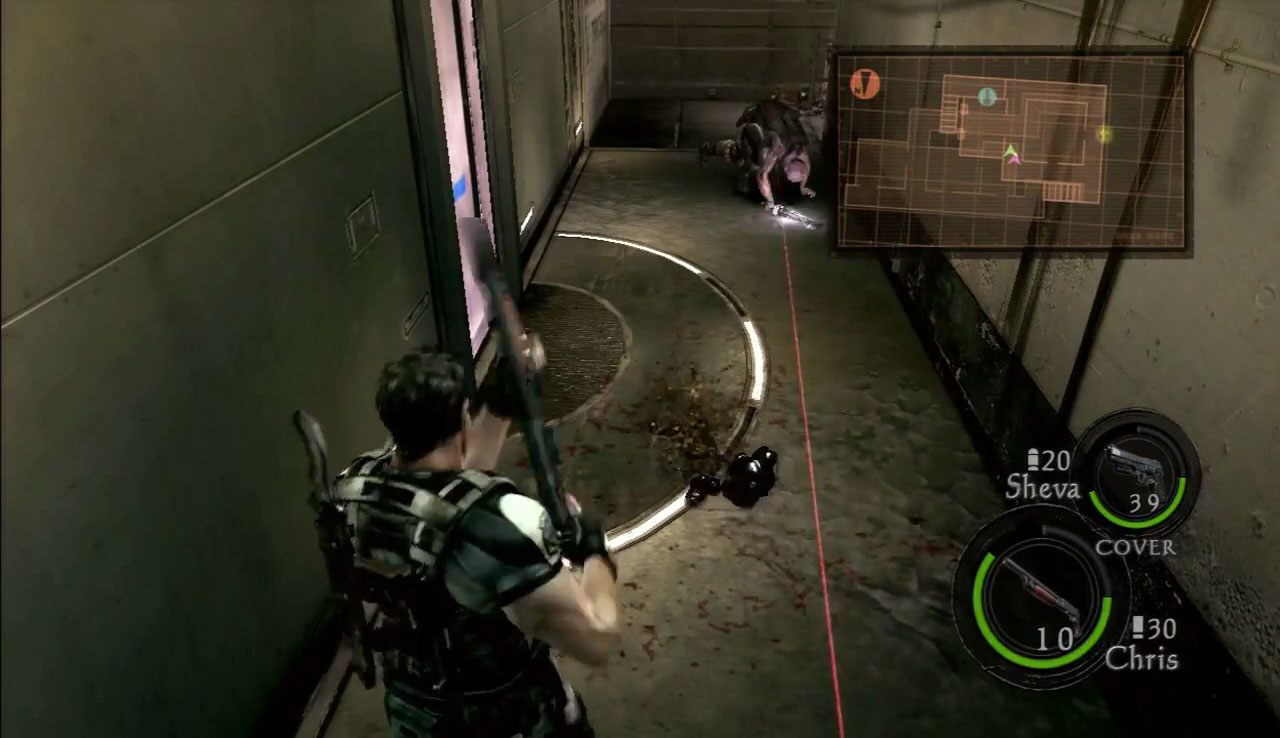Select Chris's shotgun weapon icon
This screenshot has width=1280, height=738.
[1040, 592]
